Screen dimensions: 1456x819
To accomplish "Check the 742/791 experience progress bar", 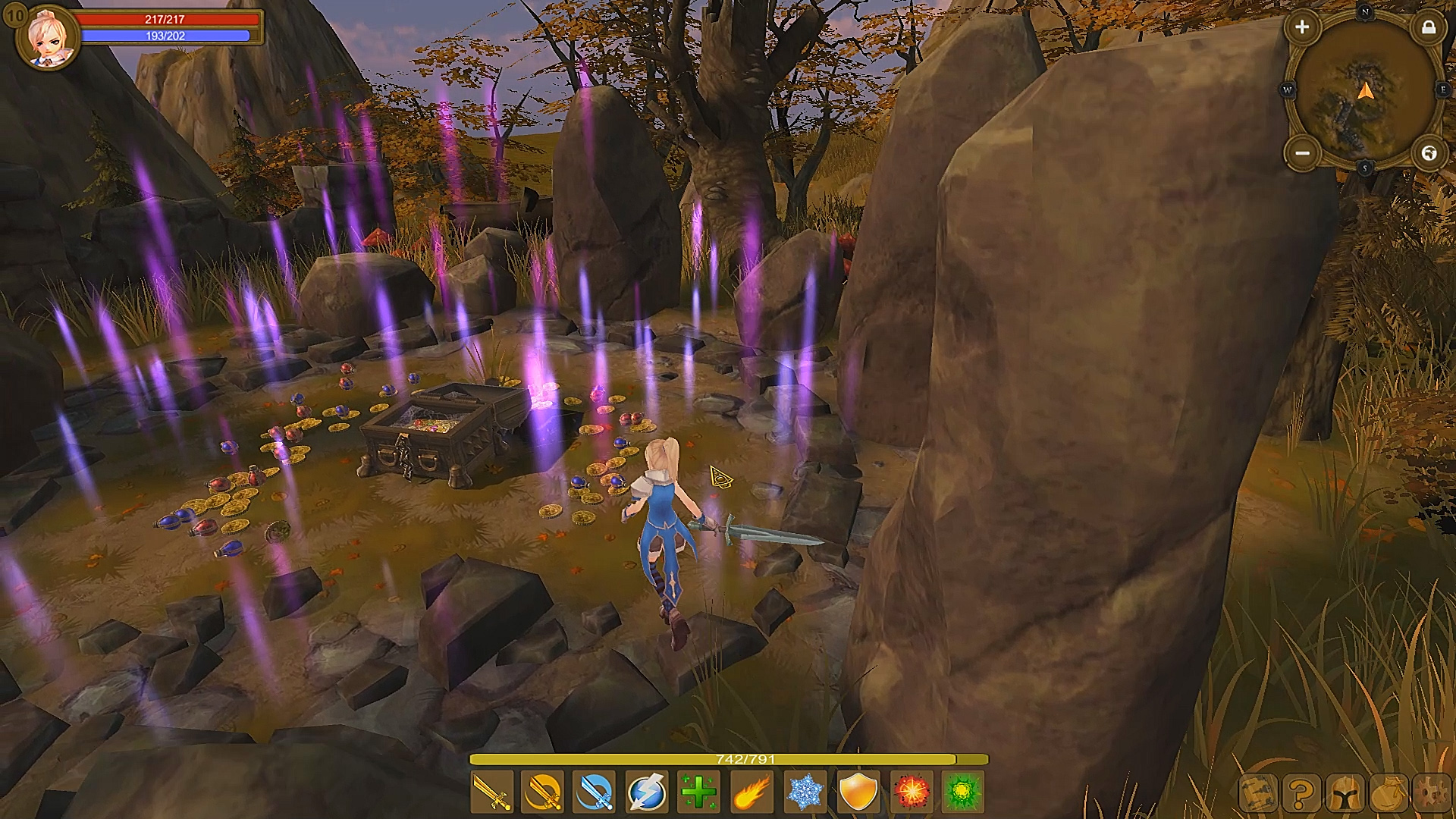I will 728,758.
